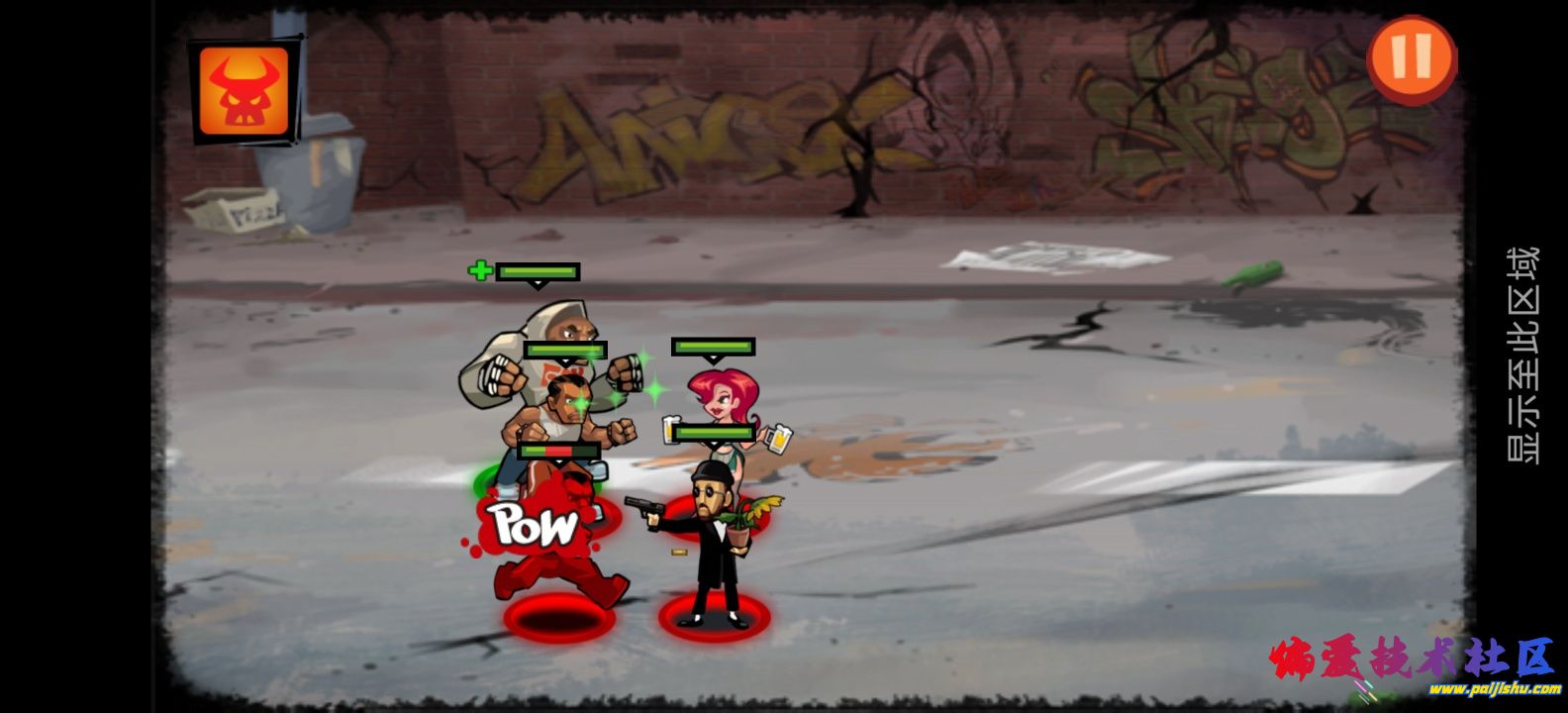Tap the vertical 显示至此区域 display area label
The image size is (1568, 713).
(1521, 355)
